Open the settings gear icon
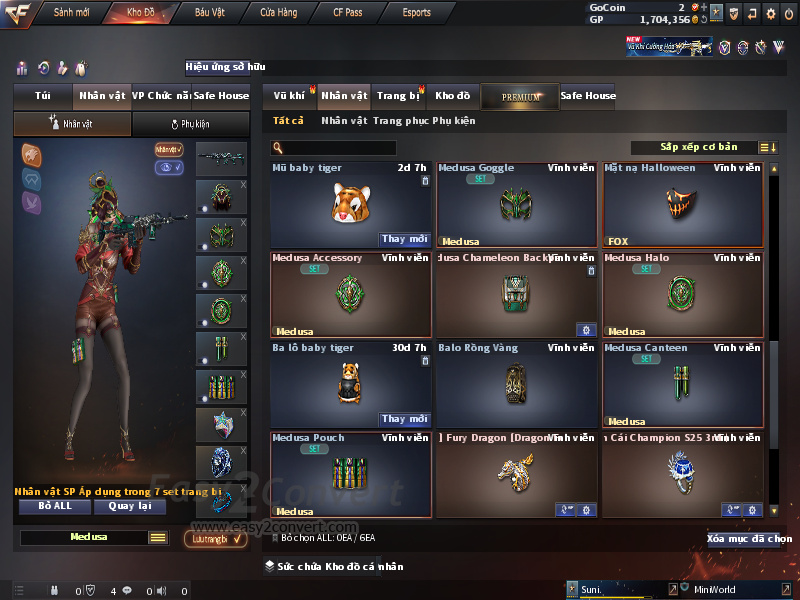 click(x=770, y=13)
